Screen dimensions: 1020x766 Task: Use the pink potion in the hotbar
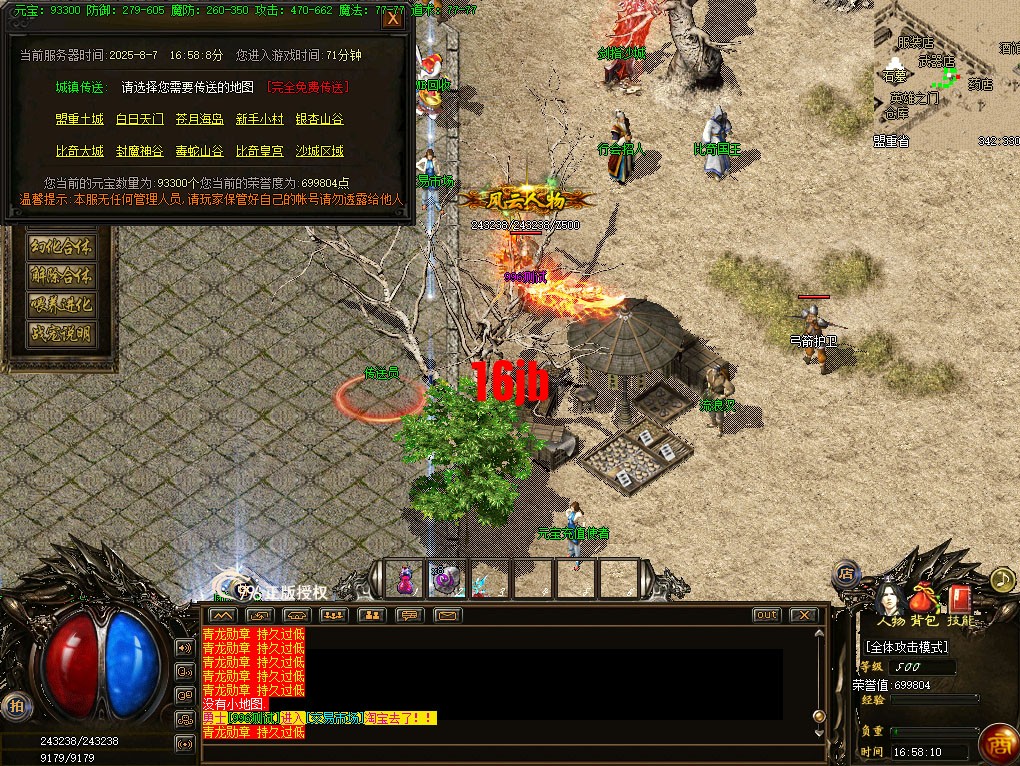click(405, 579)
